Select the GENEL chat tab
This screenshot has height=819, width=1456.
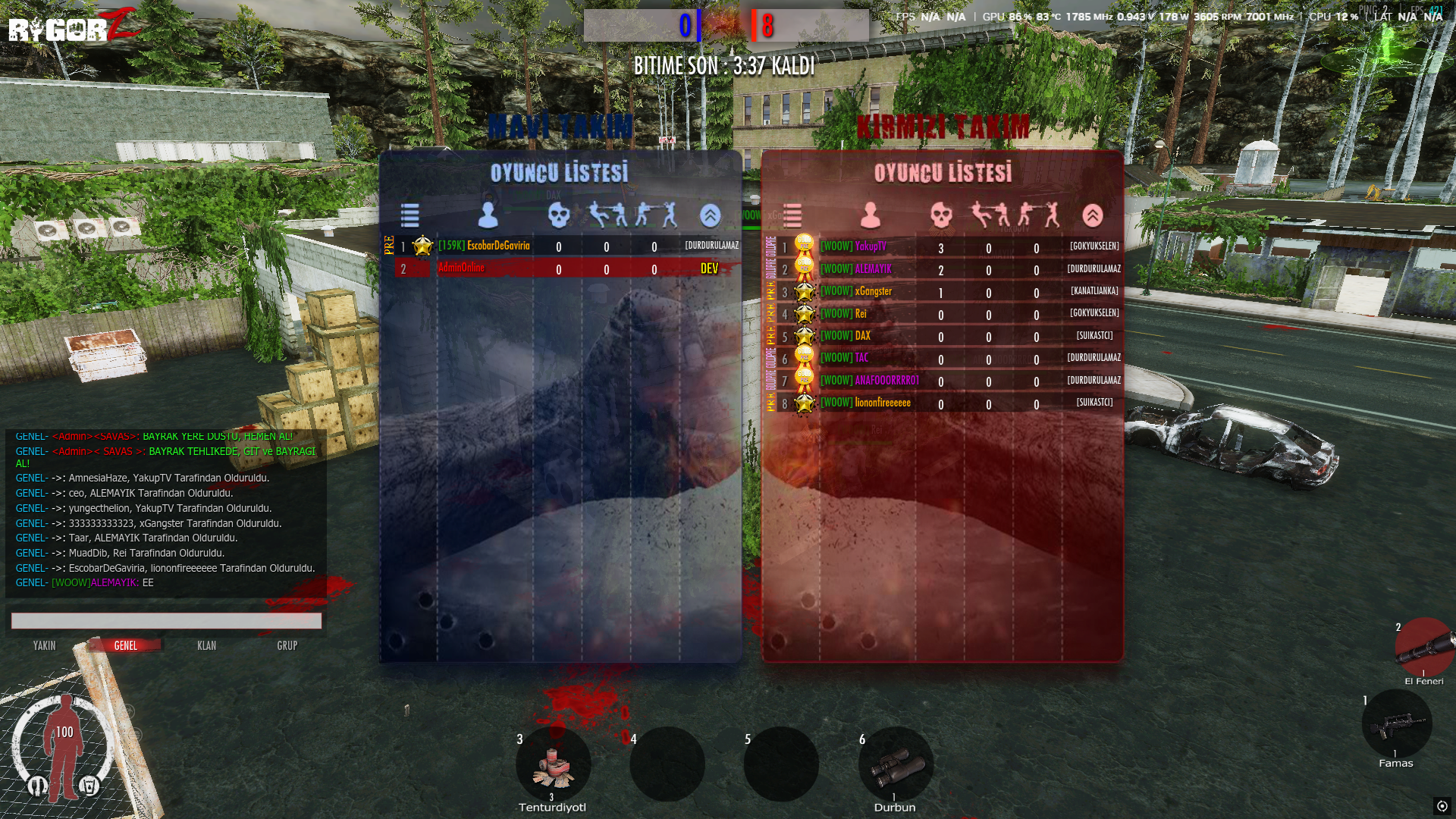point(125,645)
